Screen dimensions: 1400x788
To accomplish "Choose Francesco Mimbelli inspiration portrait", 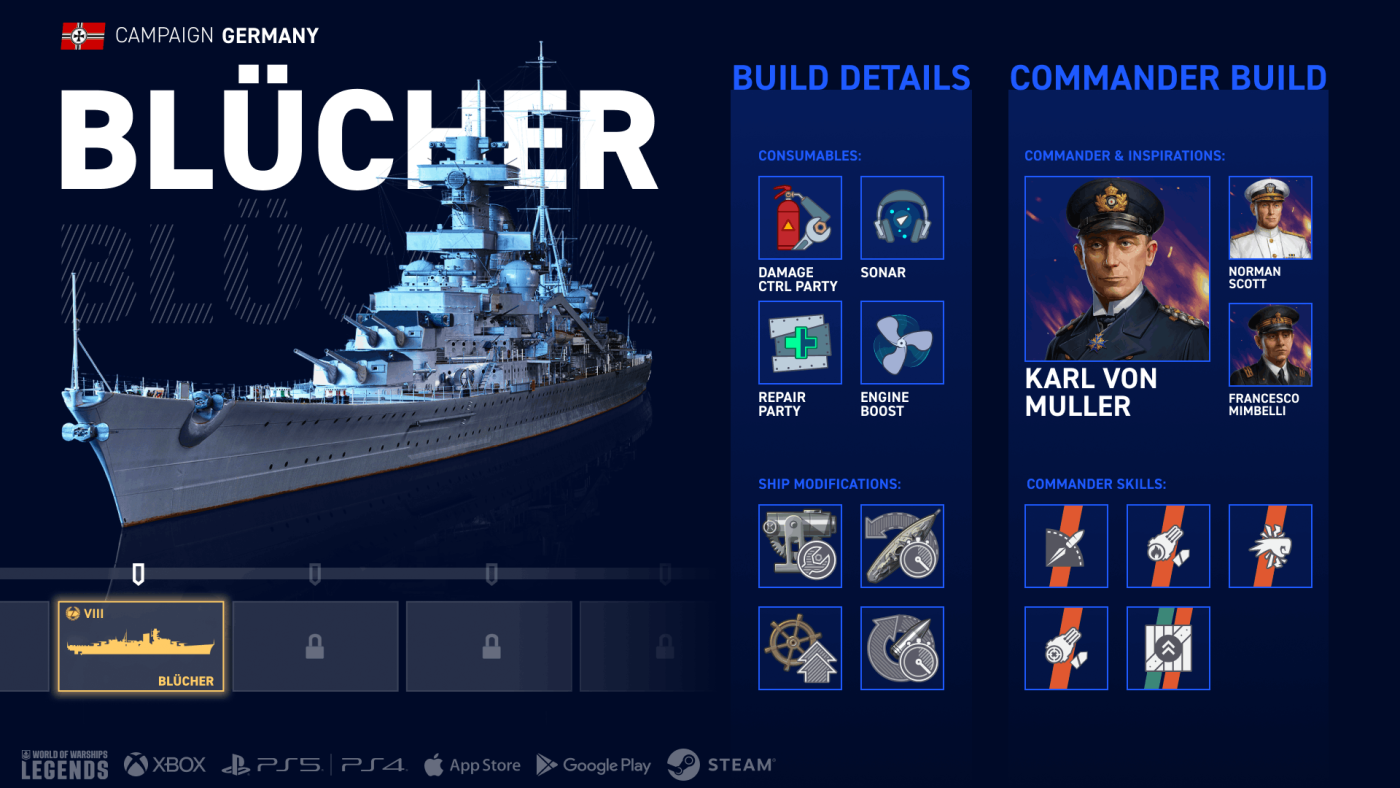I will [1270, 345].
